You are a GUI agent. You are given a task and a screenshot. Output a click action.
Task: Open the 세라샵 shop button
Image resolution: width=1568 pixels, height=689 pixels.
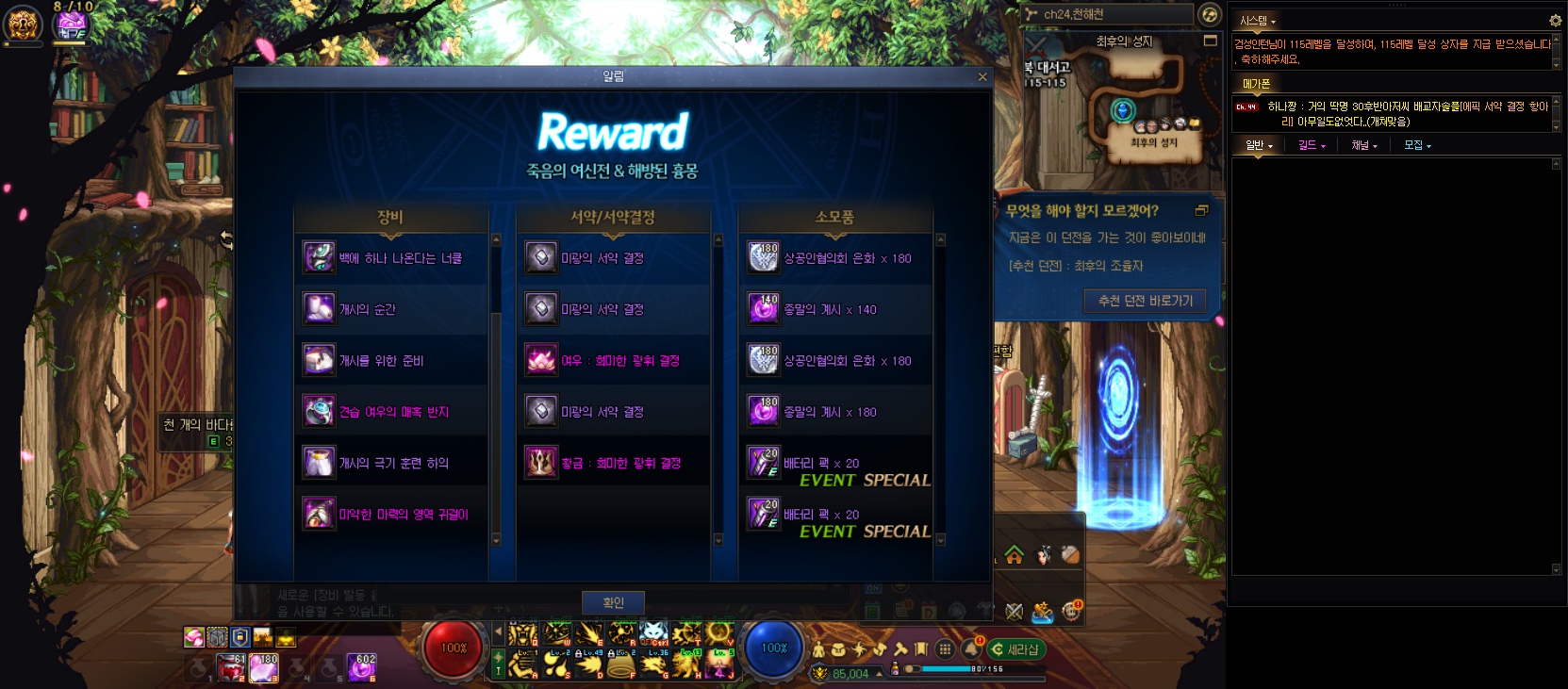tap(1016, 649)
